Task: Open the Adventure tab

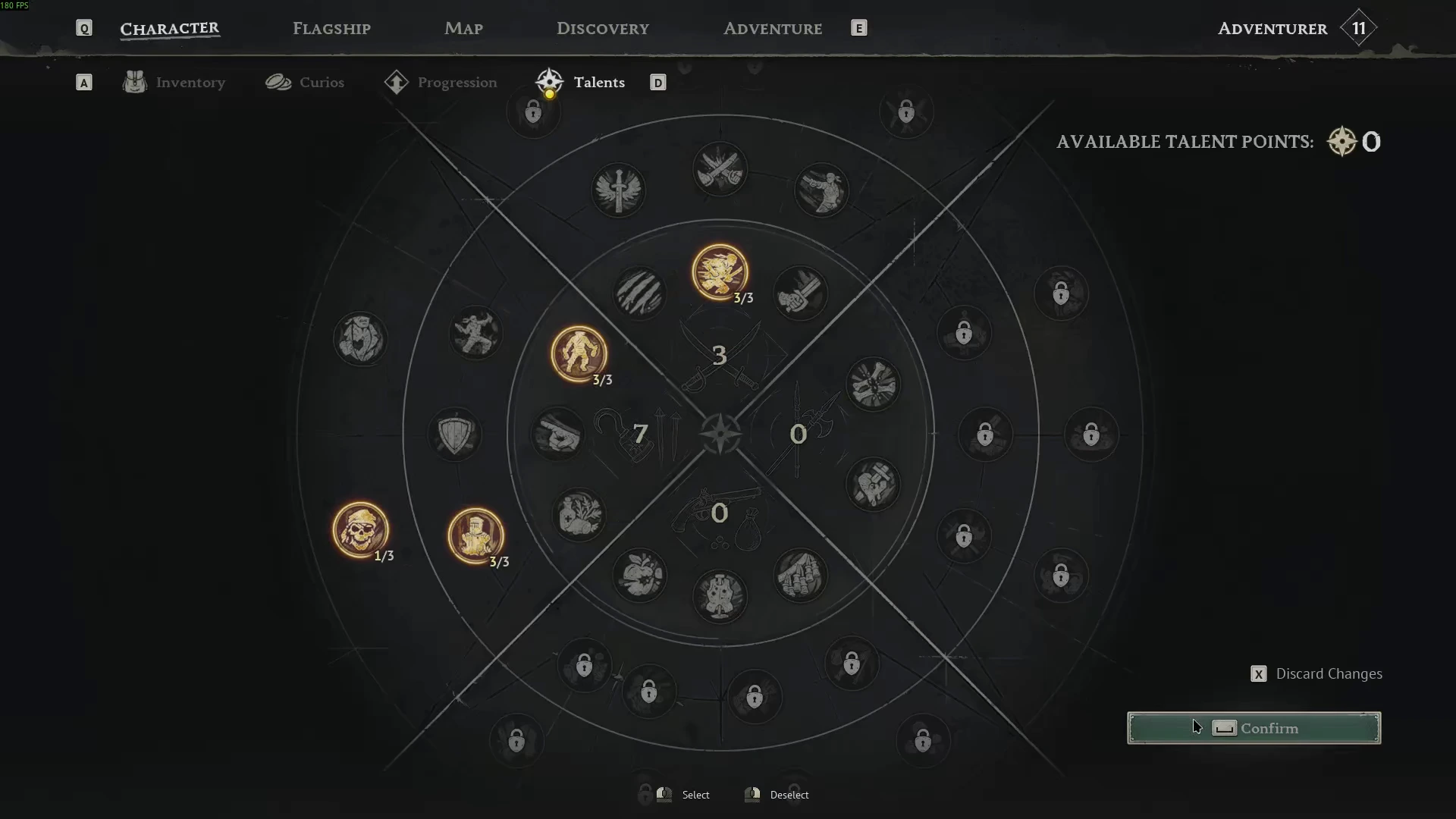Action: pos(772,29)
